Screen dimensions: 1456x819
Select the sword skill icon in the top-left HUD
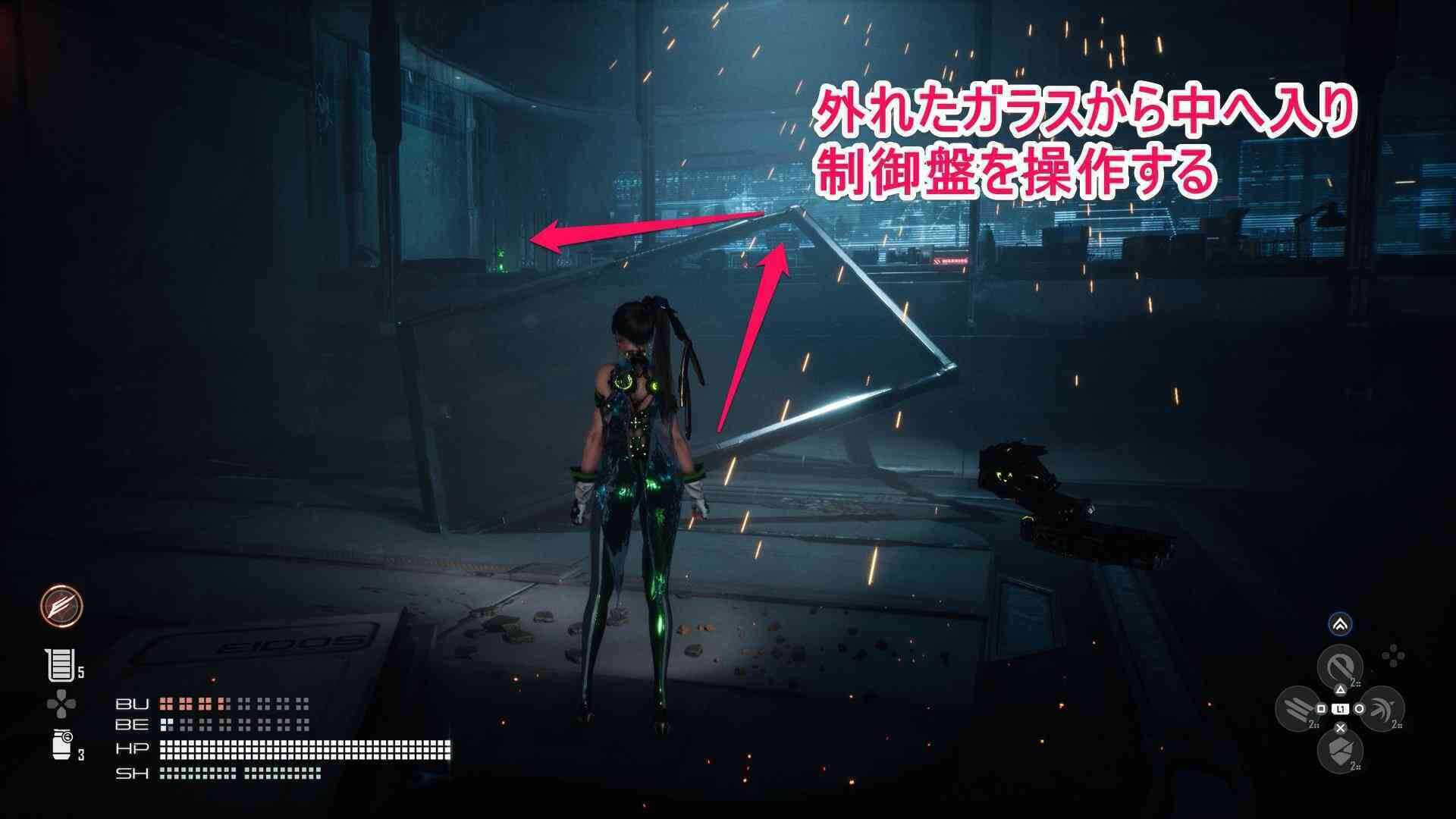coord(61,607)
